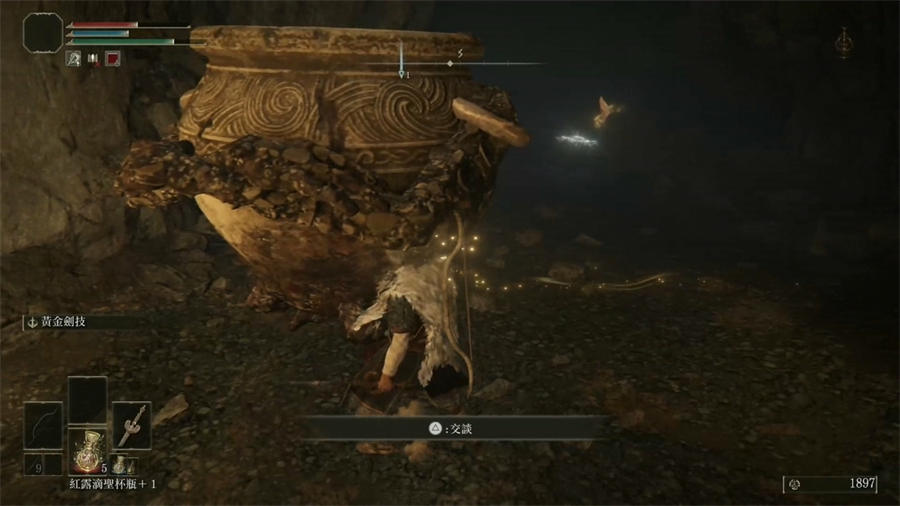
Task: Click the octagonal character emblem frame
Action: [x=43, y=34]
